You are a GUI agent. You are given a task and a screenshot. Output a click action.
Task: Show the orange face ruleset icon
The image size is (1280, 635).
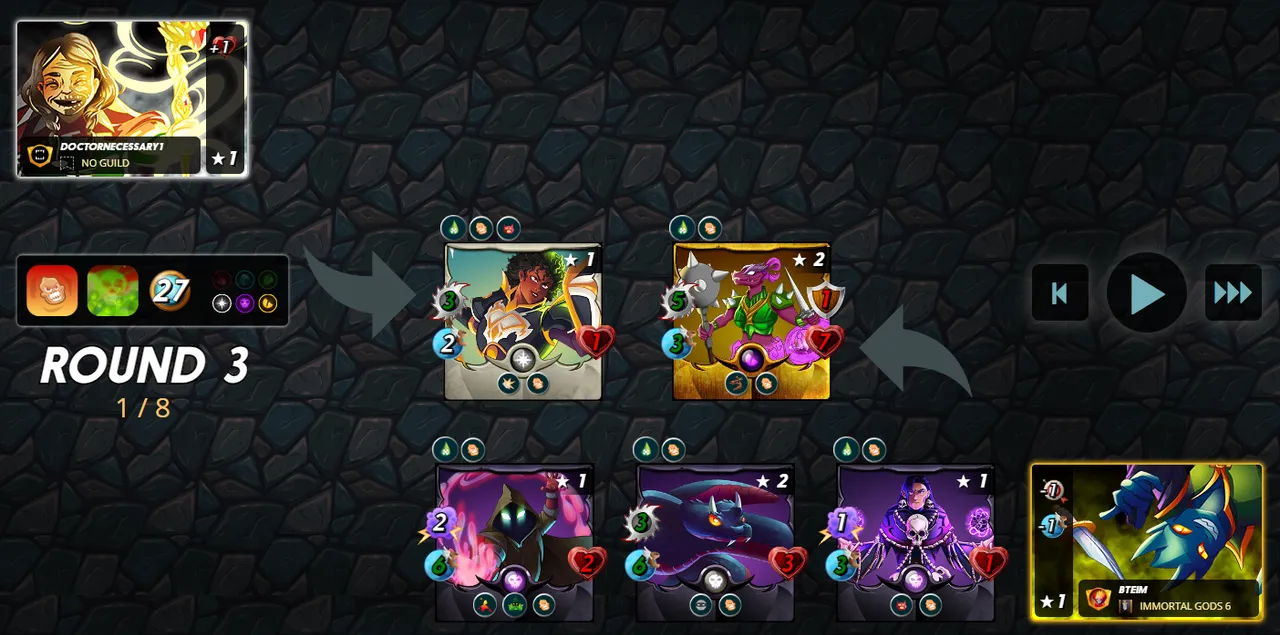[x=52, y=291]
